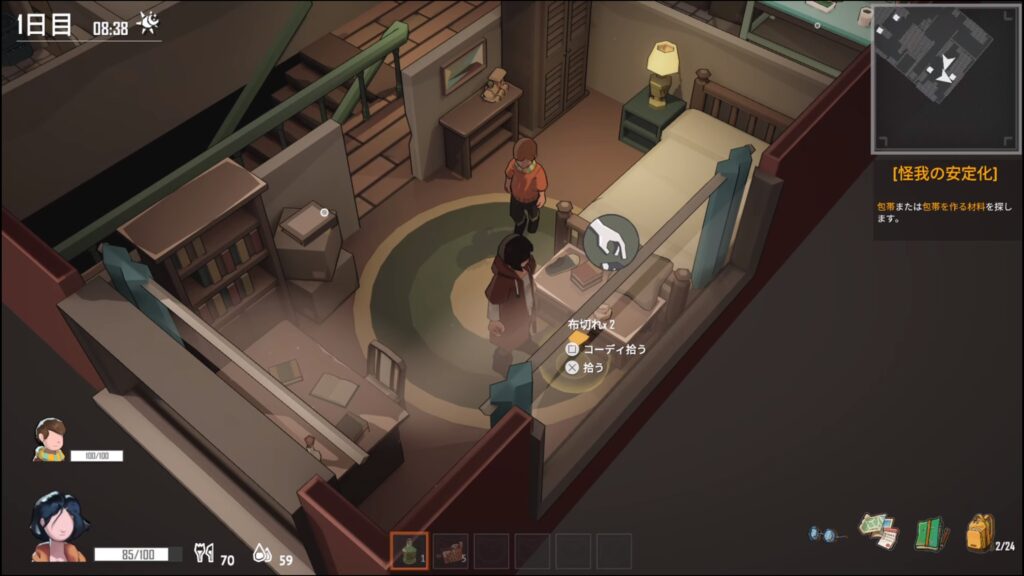This screenshot has height=576, width=1024.
Task: Select the quest tracker 怪我の安定化
Action: (945, 174)
